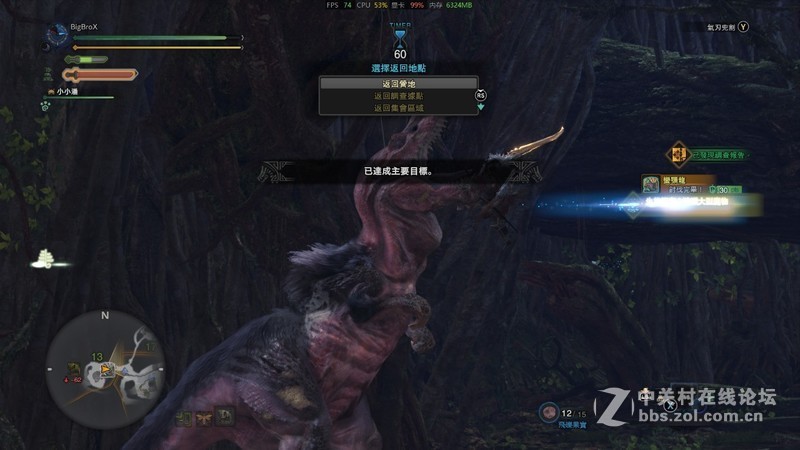Screen dimensions: 800x450
Task: Pick the 返回集會區域 return option
Action: coord(397,108)
